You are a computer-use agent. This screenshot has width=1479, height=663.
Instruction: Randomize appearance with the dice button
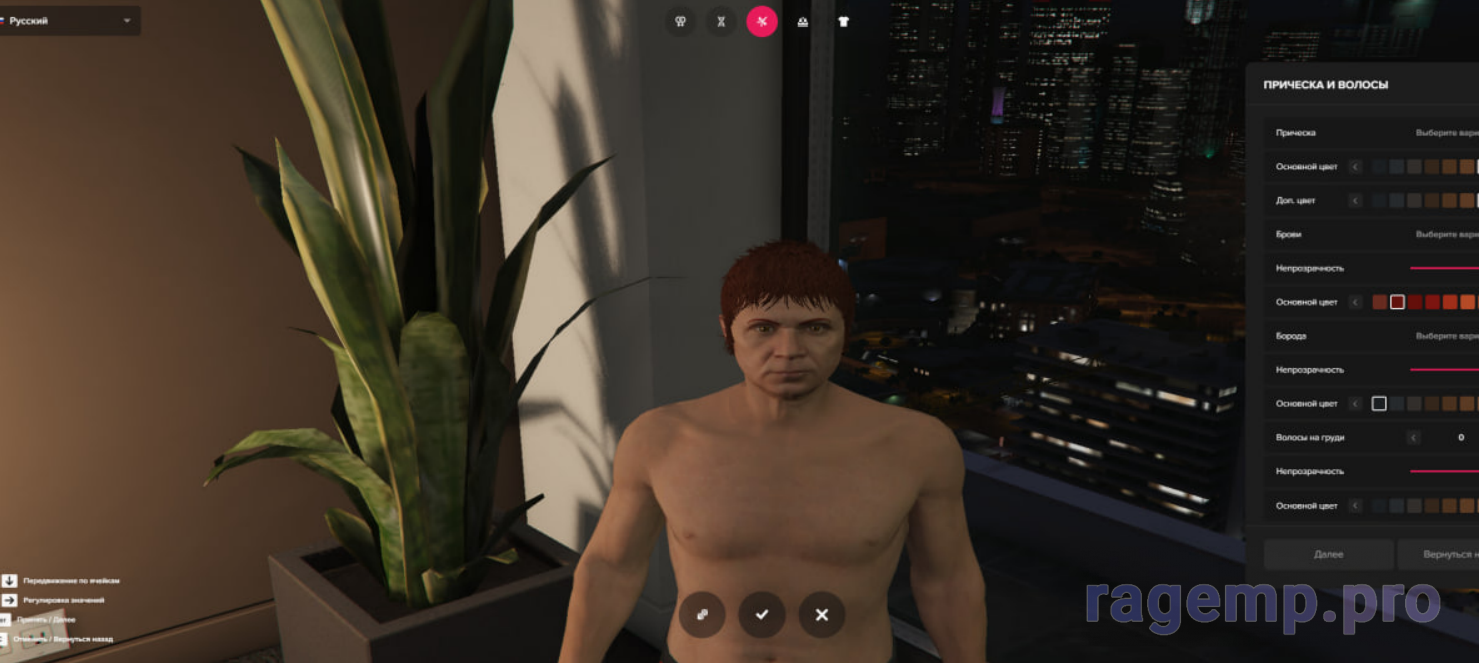click(702, 614)
